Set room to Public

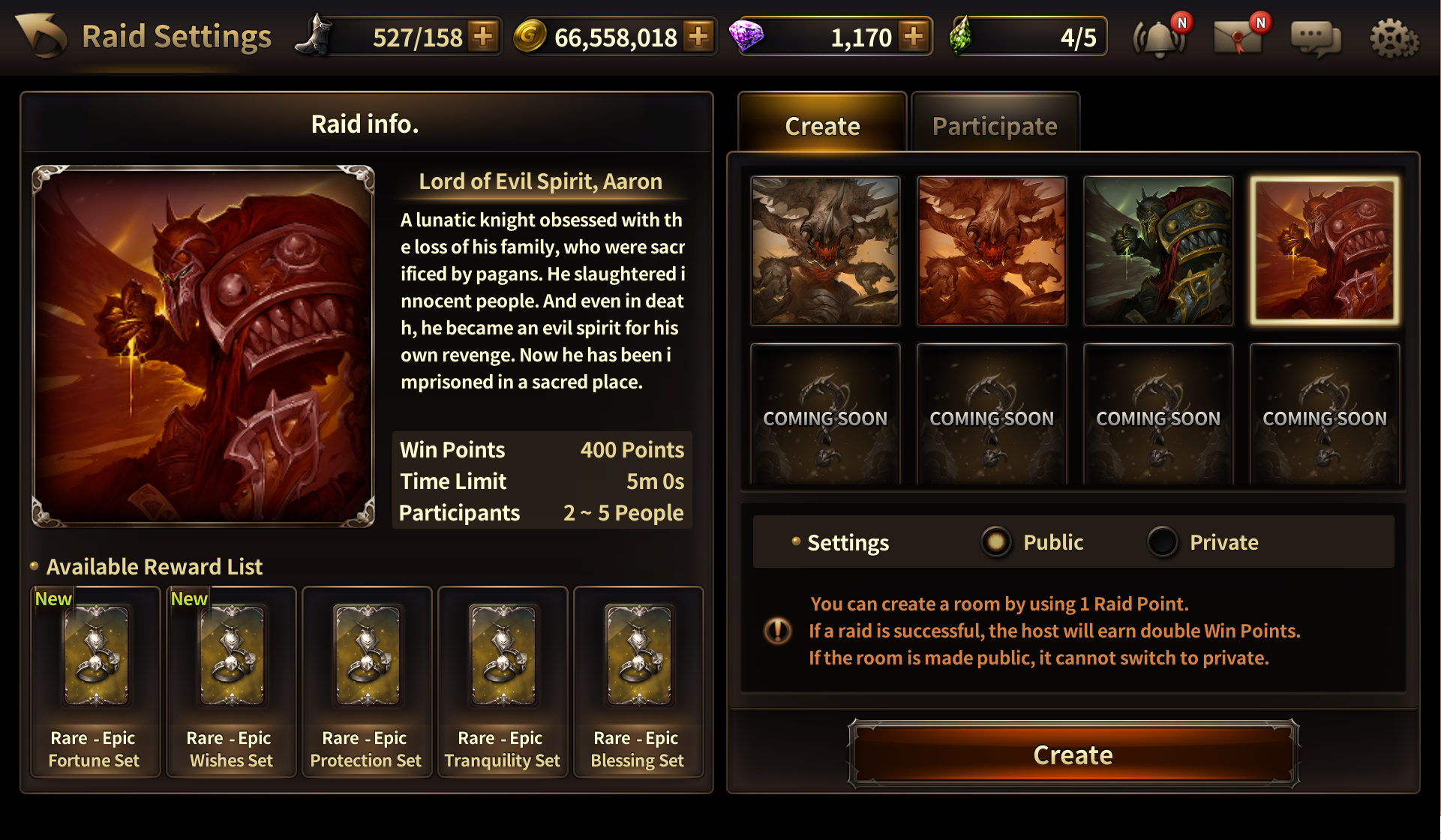(996, 541)
